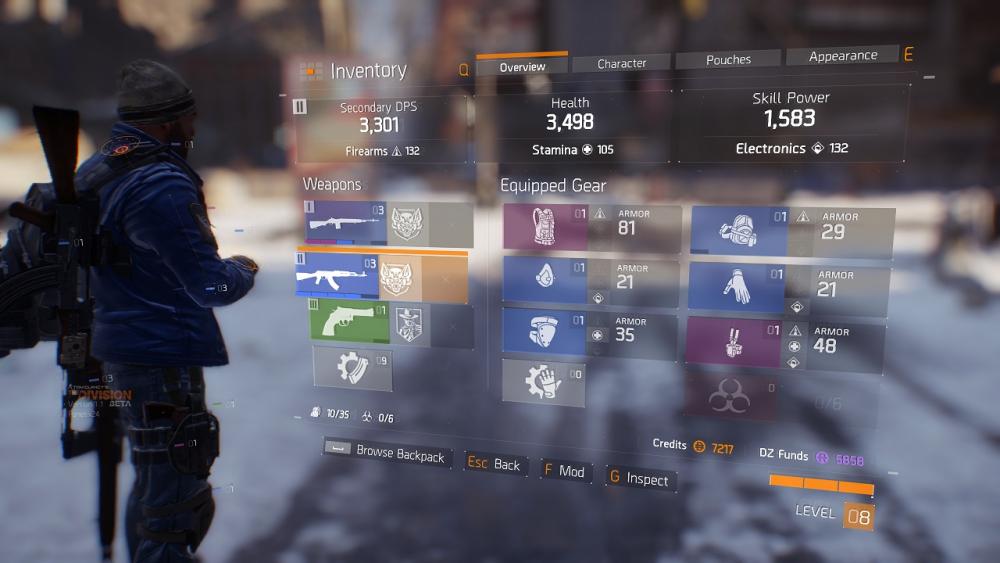Inspect the selected item

coord(638,479)
